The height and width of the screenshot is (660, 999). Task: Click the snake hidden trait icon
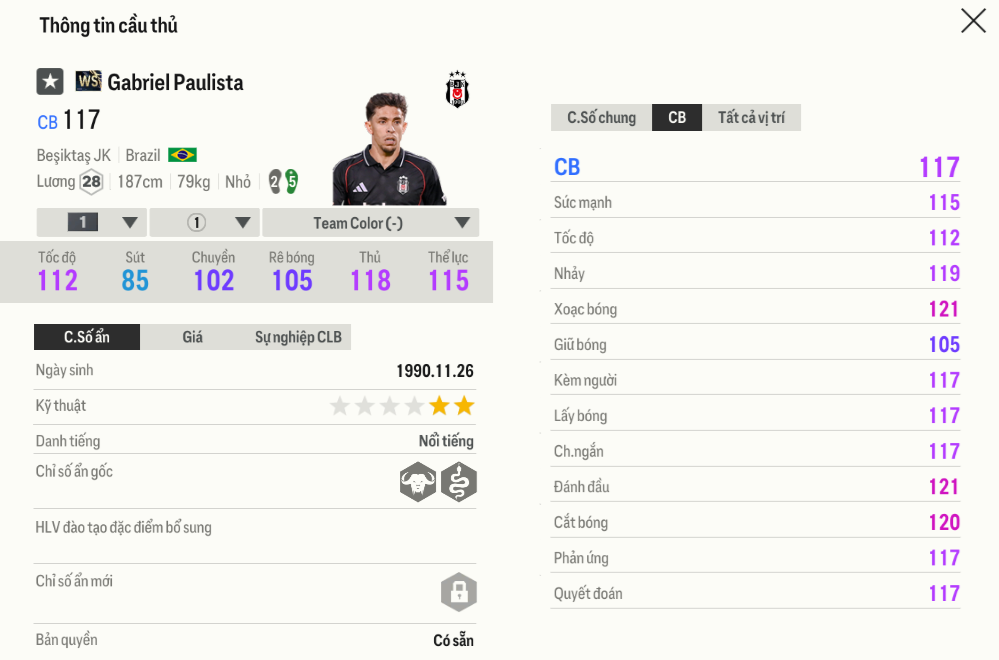(x=459, y=483)
